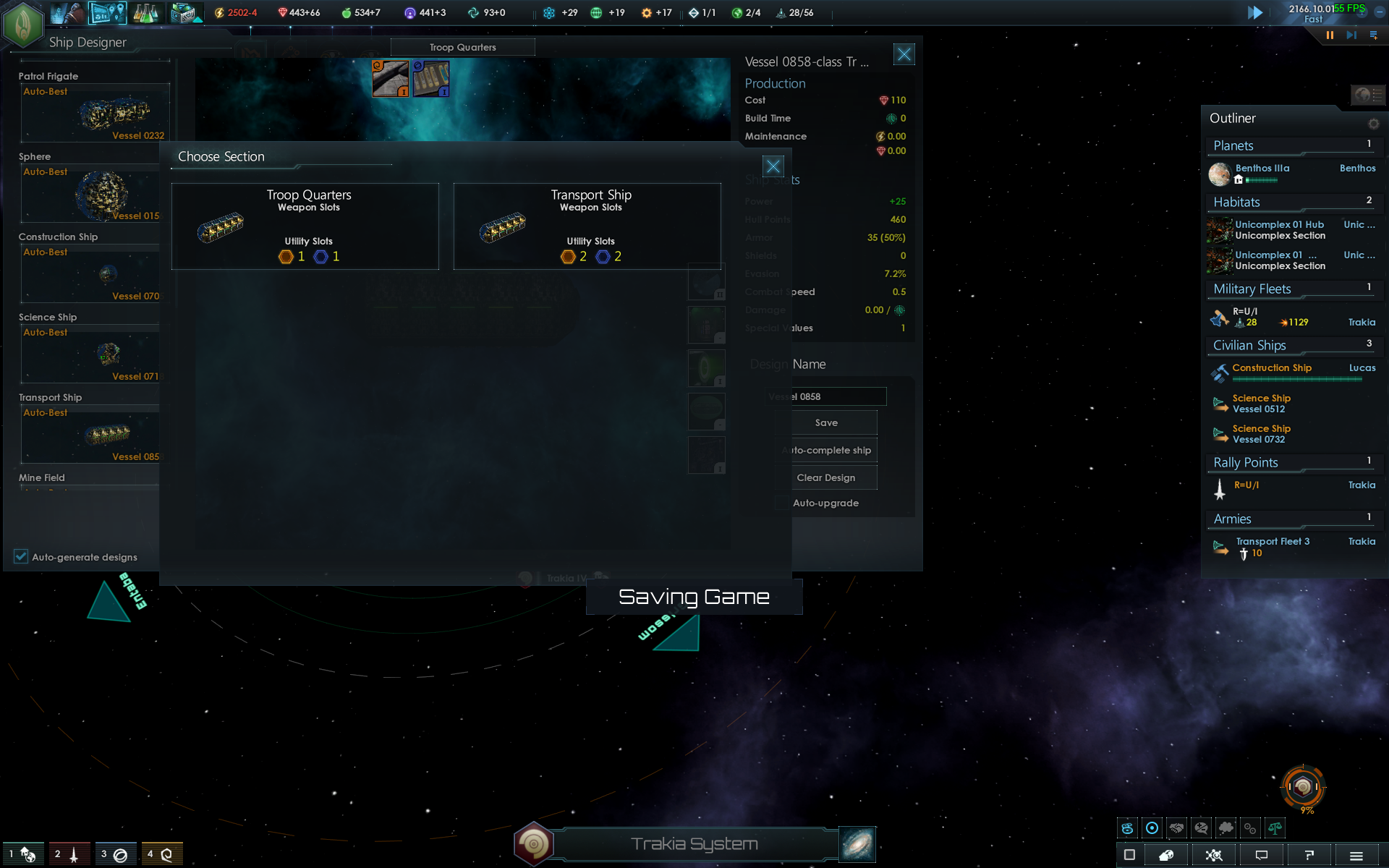Select planet Benthos IIIa in Outliner
This screenshot has width=1389, height=868.
pyautogui.click(x=1262, y=169)
